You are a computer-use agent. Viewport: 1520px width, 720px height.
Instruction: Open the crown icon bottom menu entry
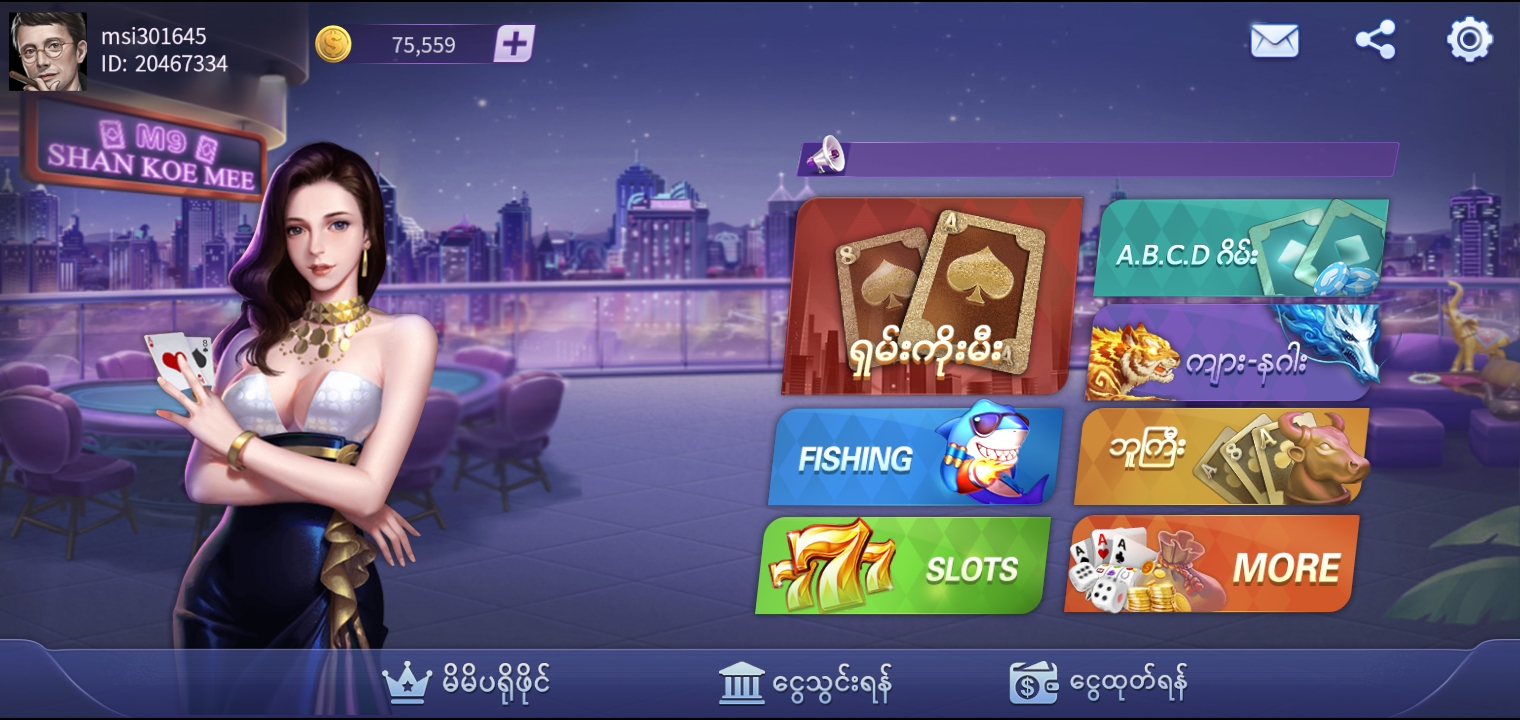pyautogui.click(x=466, y=683)
